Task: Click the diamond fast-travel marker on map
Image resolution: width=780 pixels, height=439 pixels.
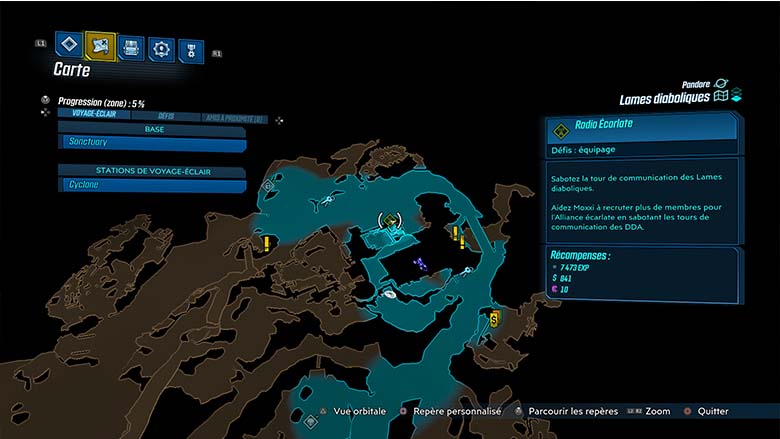Action: (x=270, y=187)
